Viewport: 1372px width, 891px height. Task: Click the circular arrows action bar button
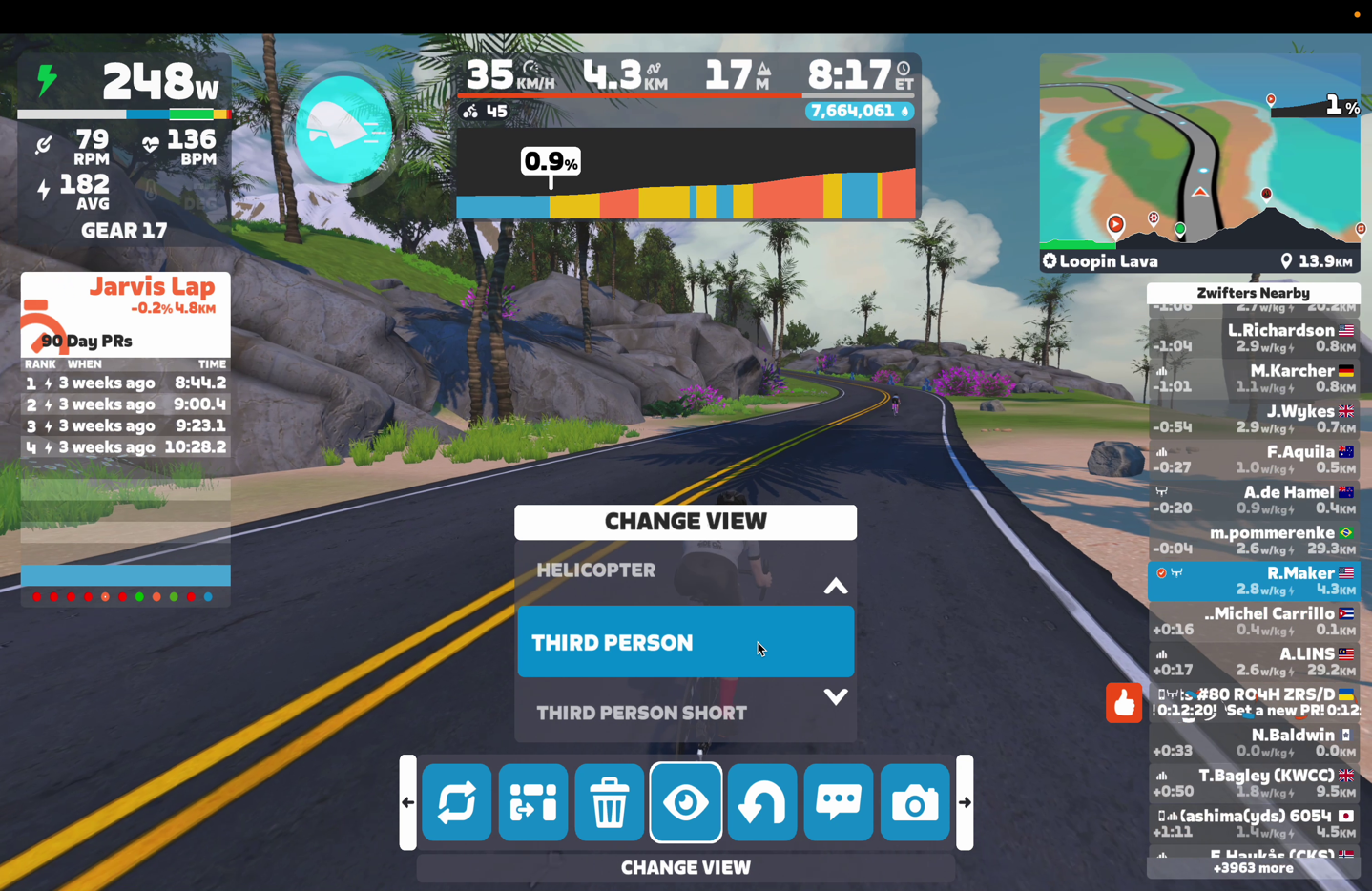pyautogui.click(x=457, y=803)
